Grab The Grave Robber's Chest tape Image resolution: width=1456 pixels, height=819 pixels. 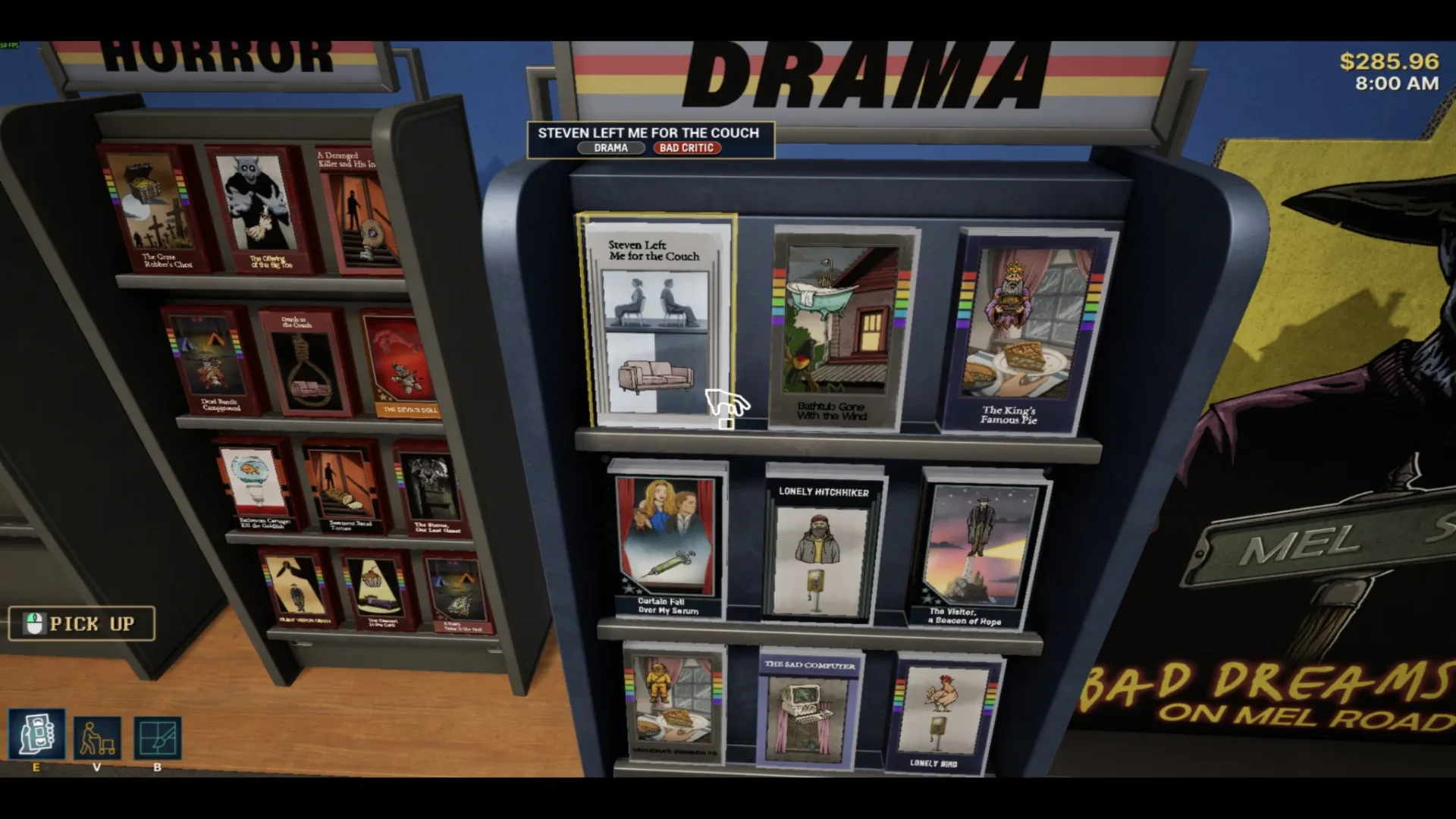(149, 209)
